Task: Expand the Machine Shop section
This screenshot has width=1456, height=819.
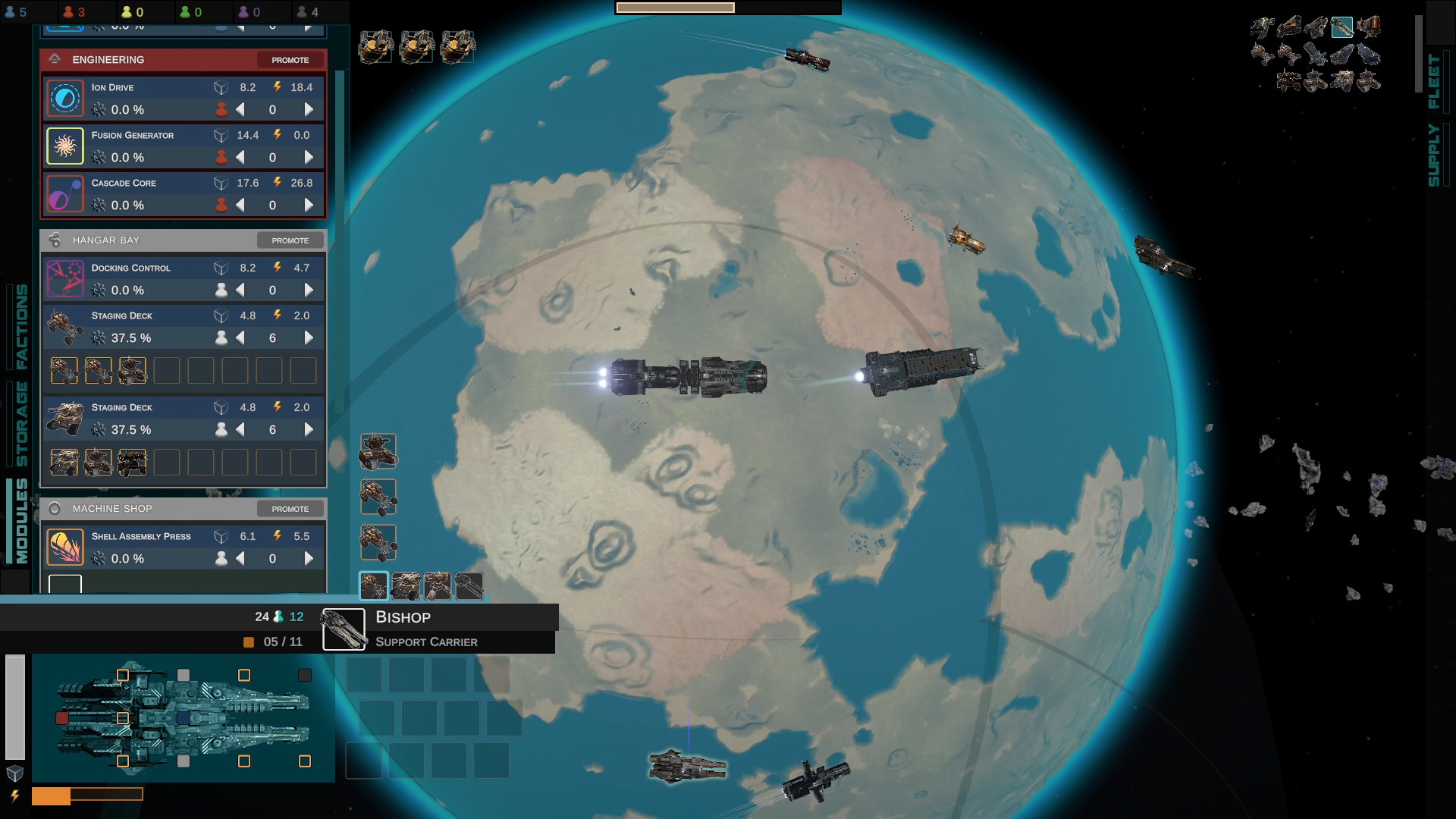Action: [x=54, y=509]
